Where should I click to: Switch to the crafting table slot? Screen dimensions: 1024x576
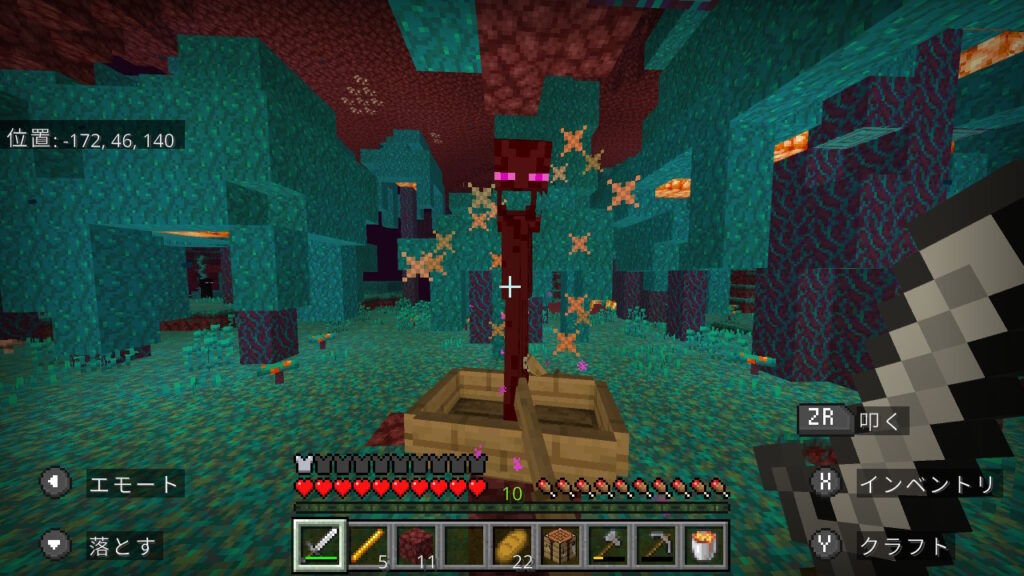(559, 545)
